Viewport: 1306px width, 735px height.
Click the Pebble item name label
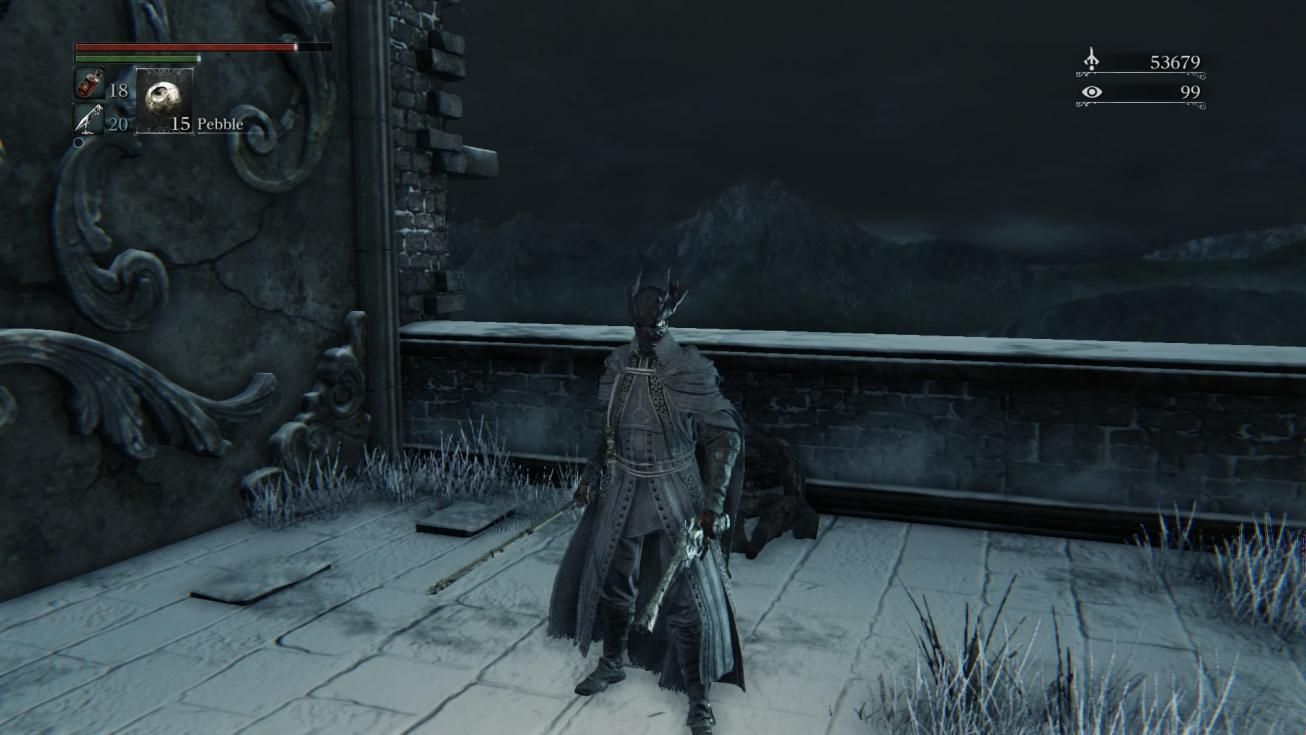click(222, 124)
